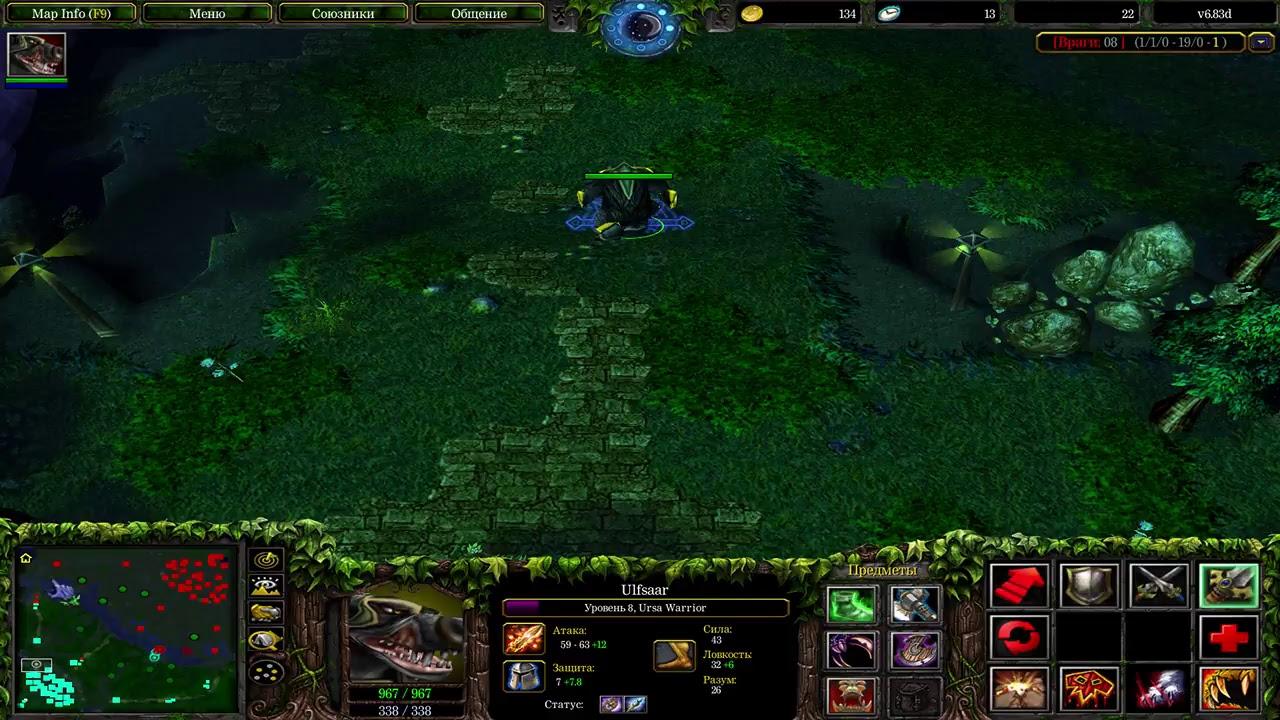Activate Patrol (circular red arrows icon)
The height and width of the screenshot is (720, 1280).
(1019, 635)
